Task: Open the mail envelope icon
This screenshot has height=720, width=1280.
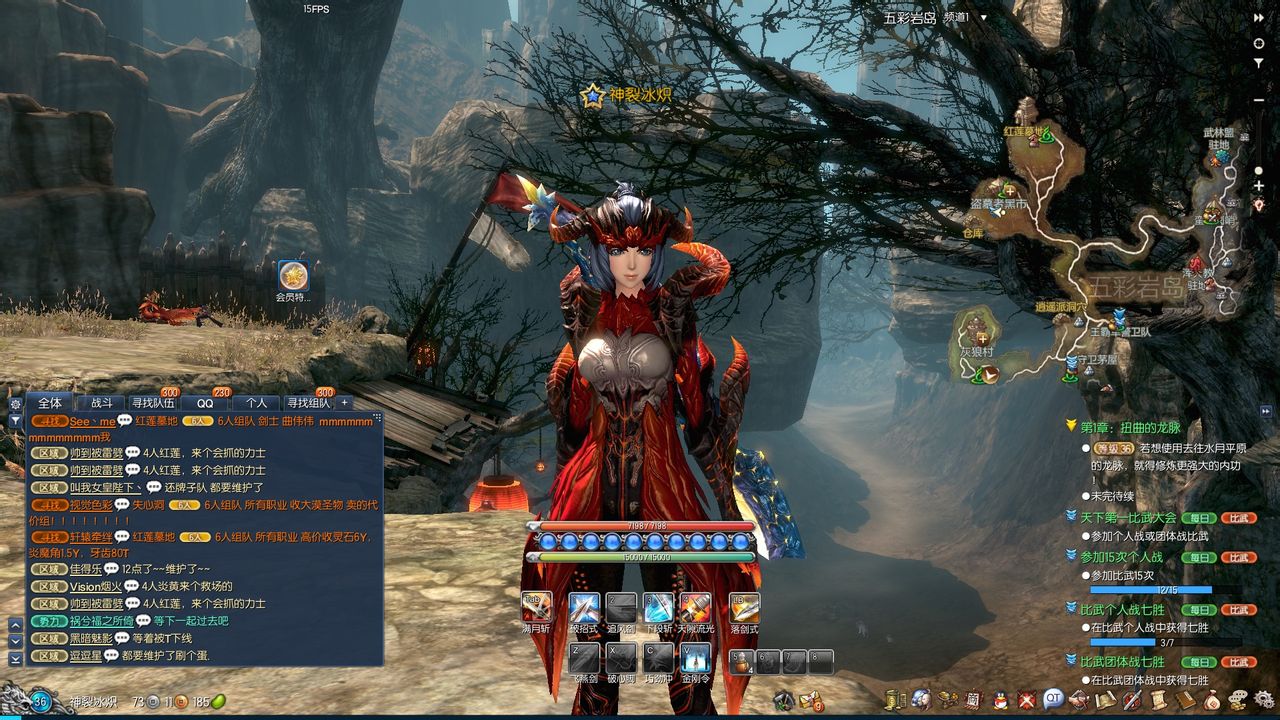Action: [x=808, y=699]
